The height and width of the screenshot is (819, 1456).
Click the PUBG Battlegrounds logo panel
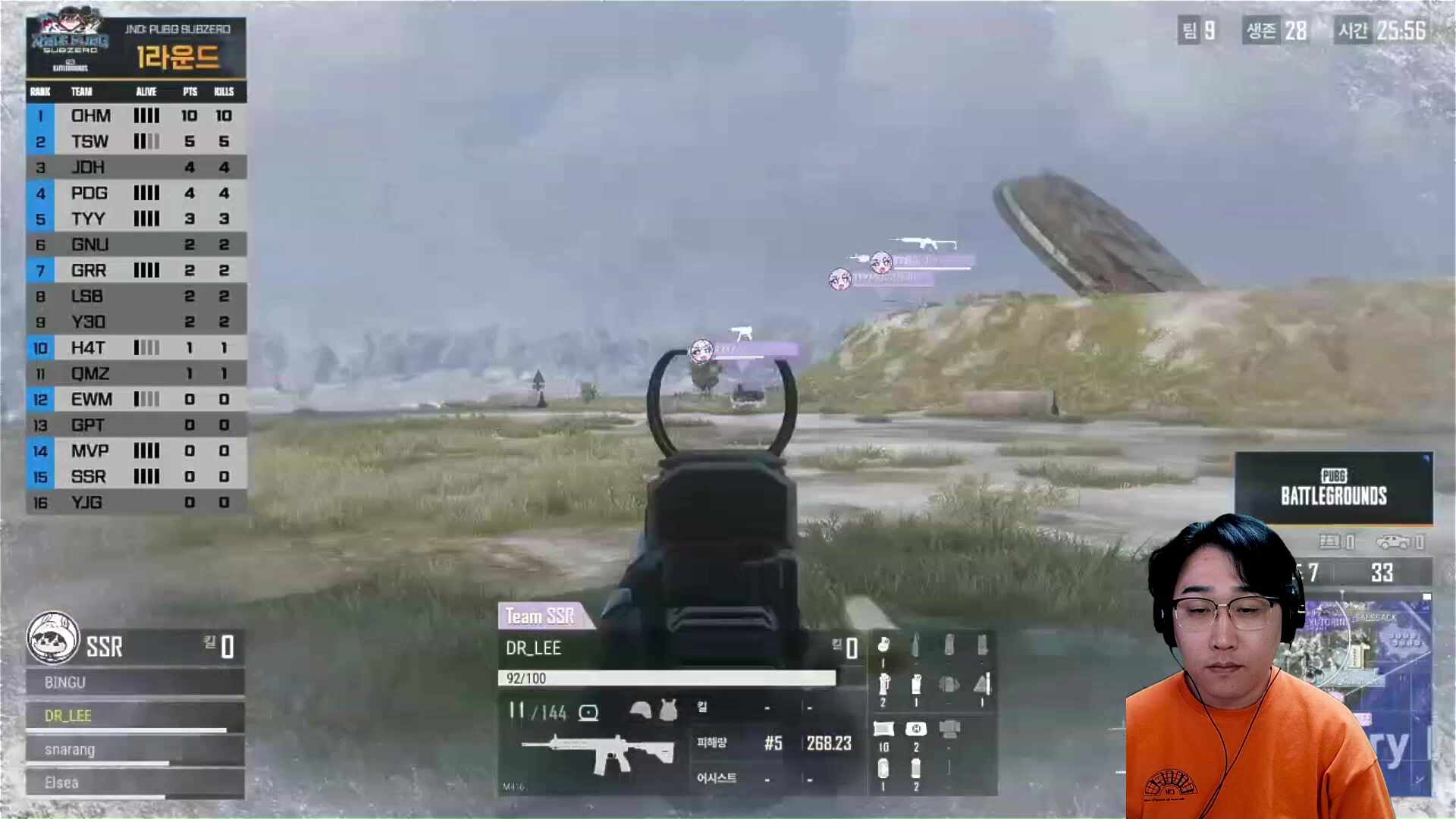(x=1332, y=486)
